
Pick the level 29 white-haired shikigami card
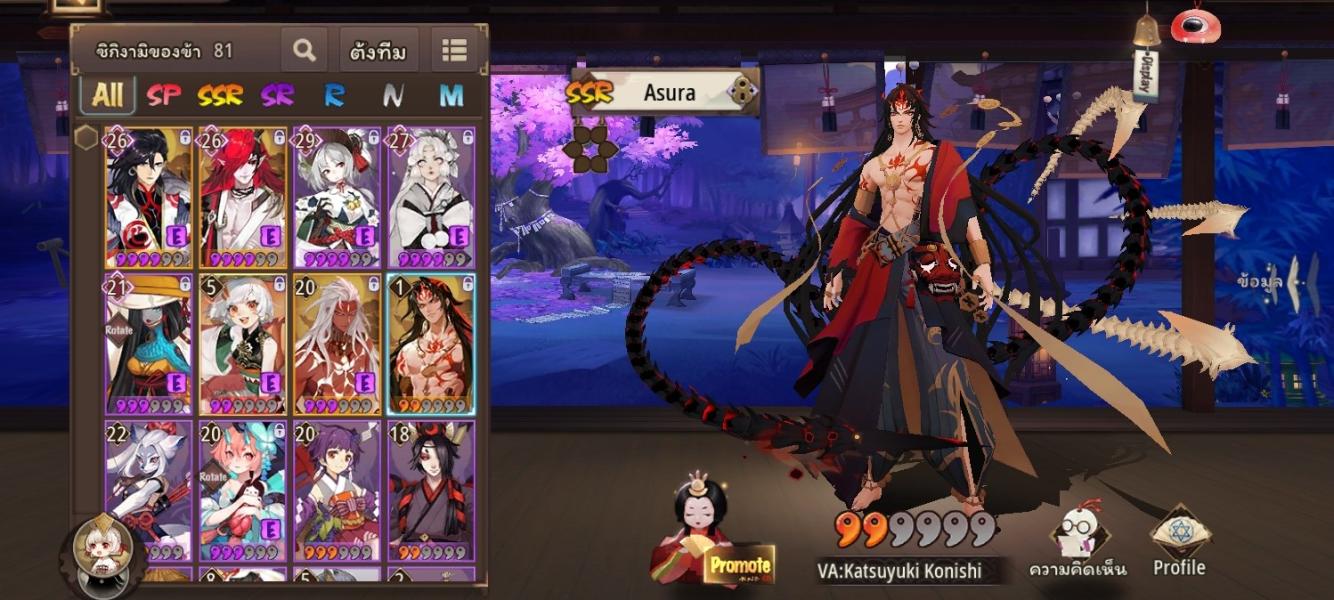(336, 196)
